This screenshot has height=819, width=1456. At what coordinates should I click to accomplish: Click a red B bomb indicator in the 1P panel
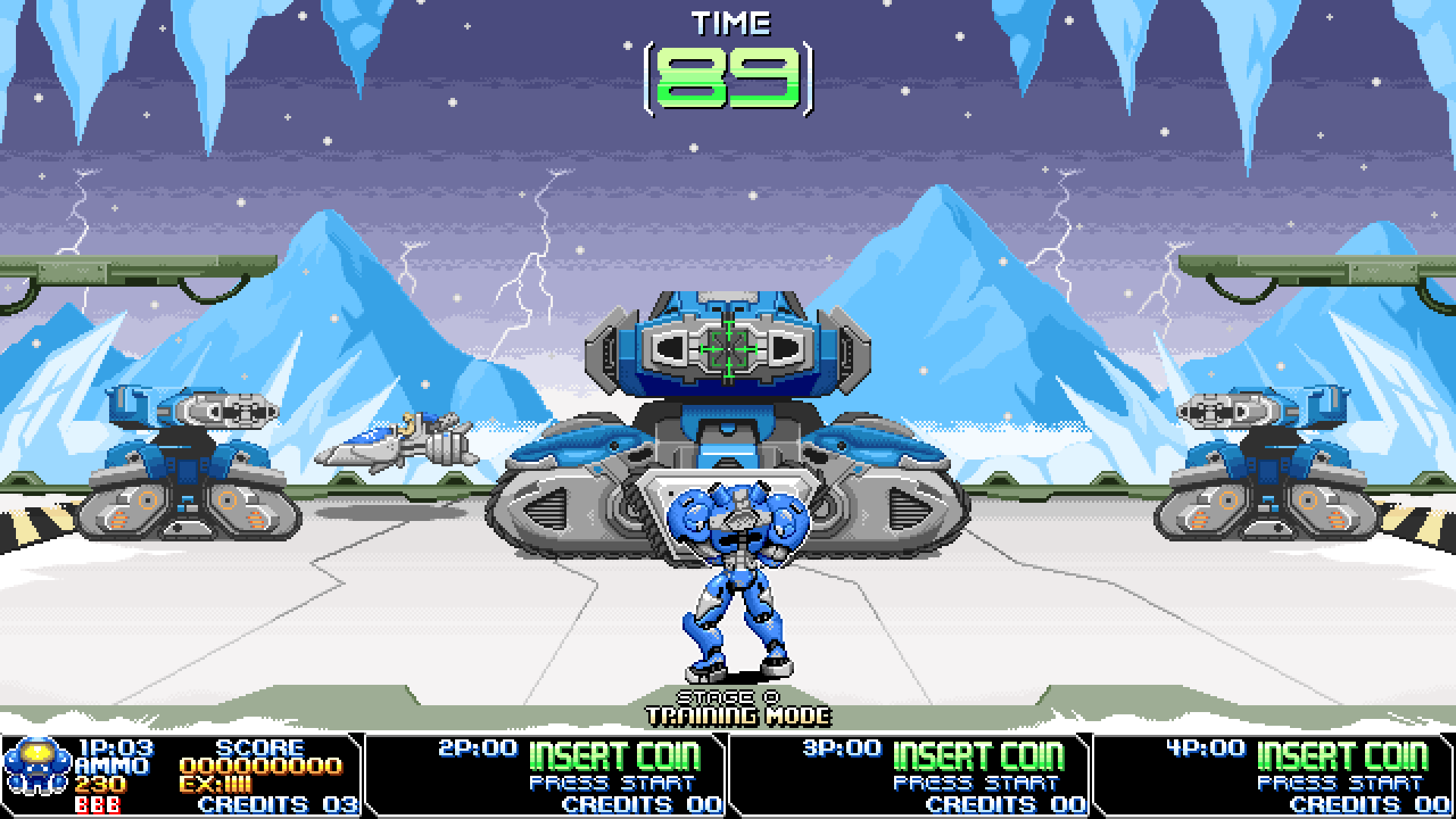(97, 804)
